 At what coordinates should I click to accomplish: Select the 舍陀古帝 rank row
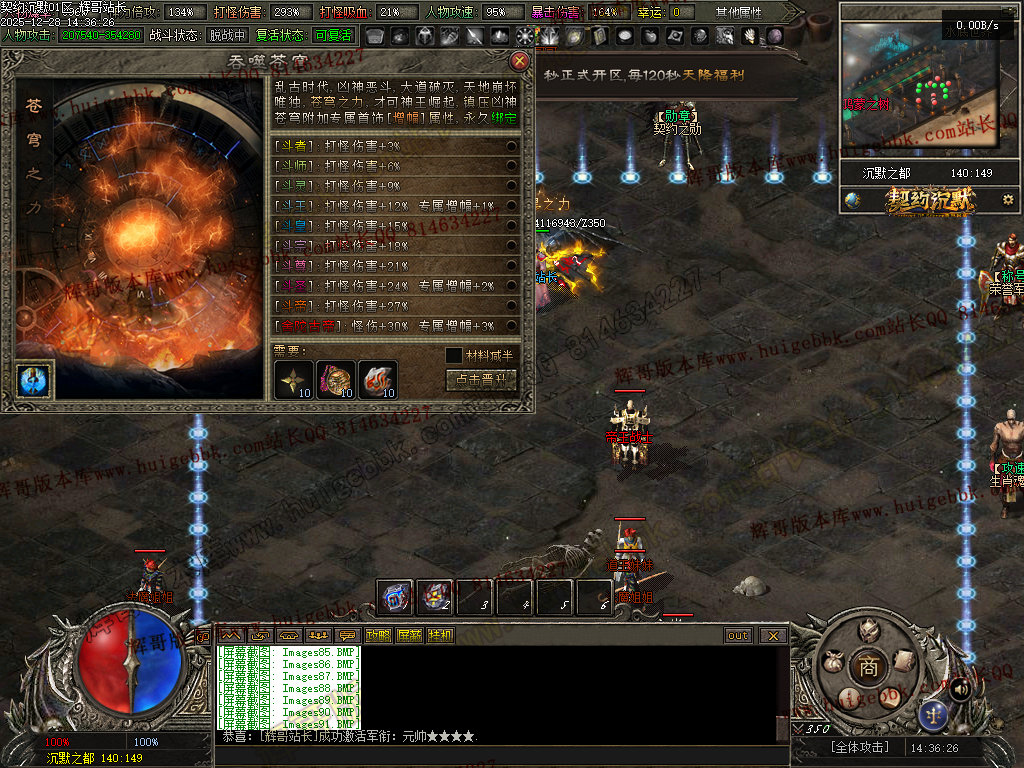(396, 326)
